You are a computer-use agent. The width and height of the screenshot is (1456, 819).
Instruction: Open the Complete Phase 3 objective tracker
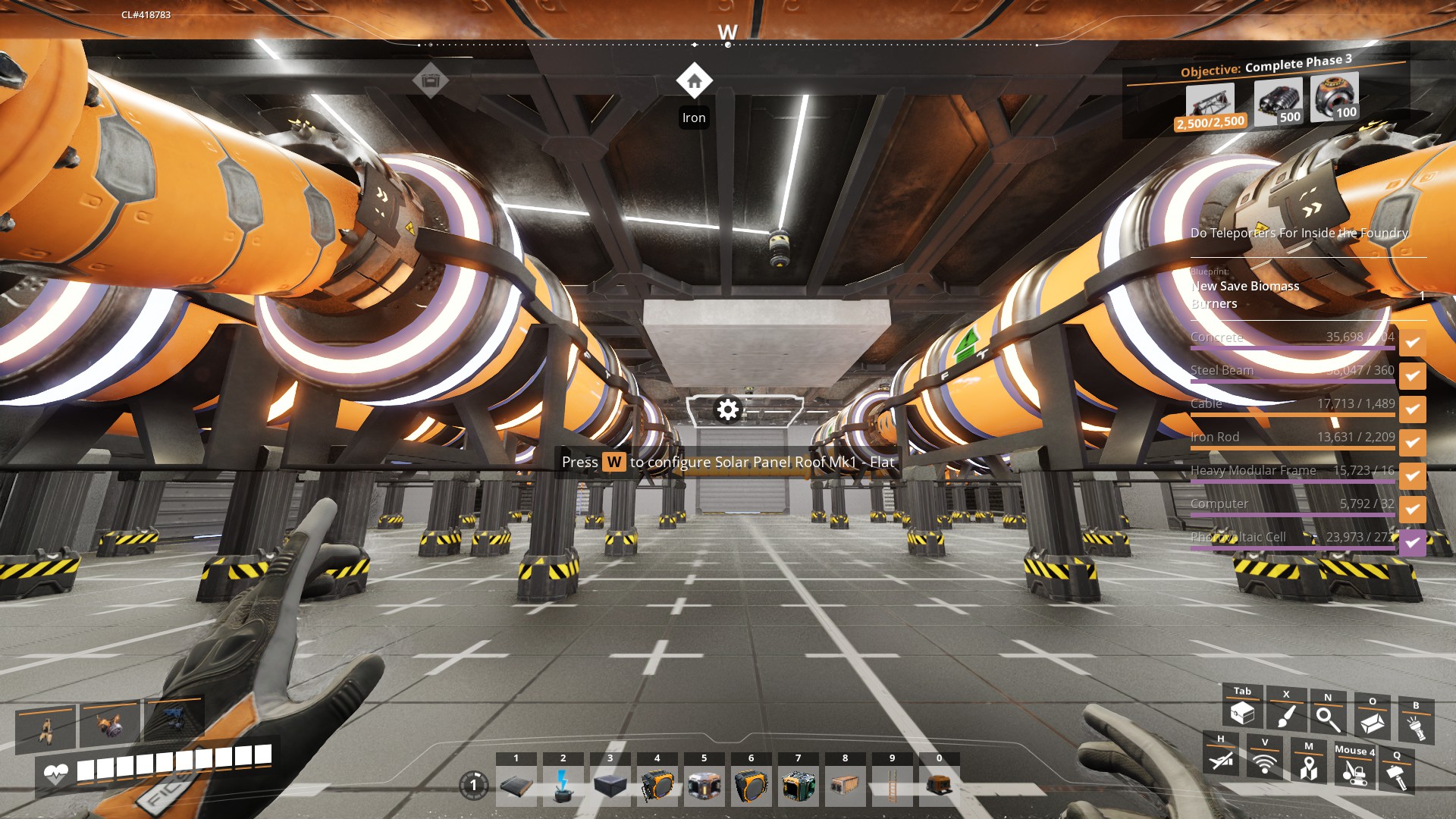pyautogui.click(x=1266, y=67)
